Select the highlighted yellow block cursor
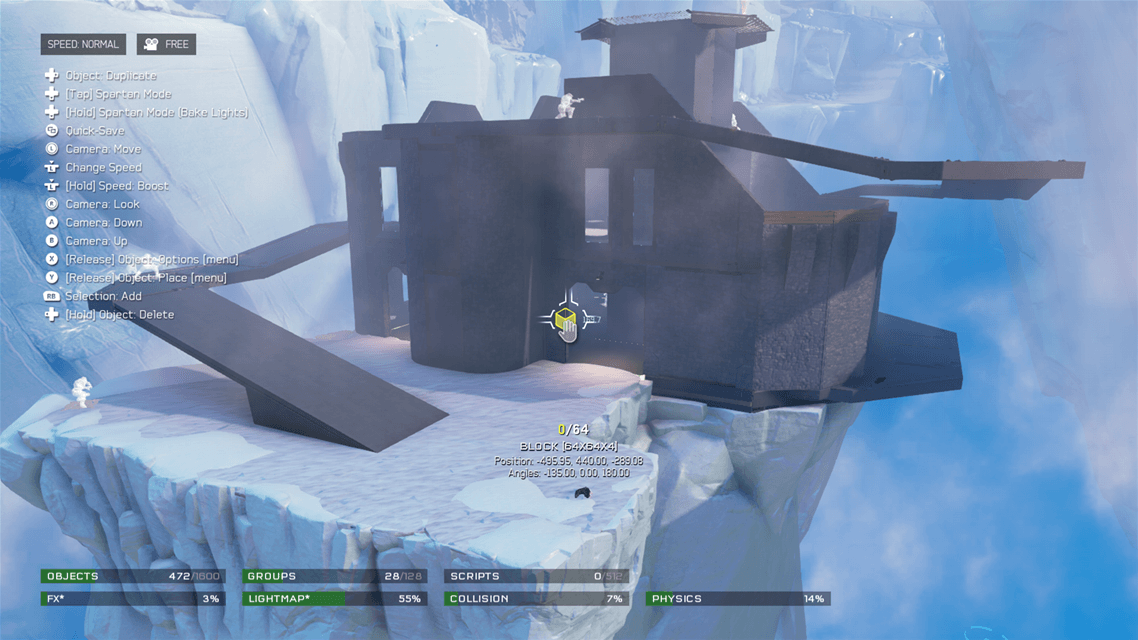 (565, 320)
